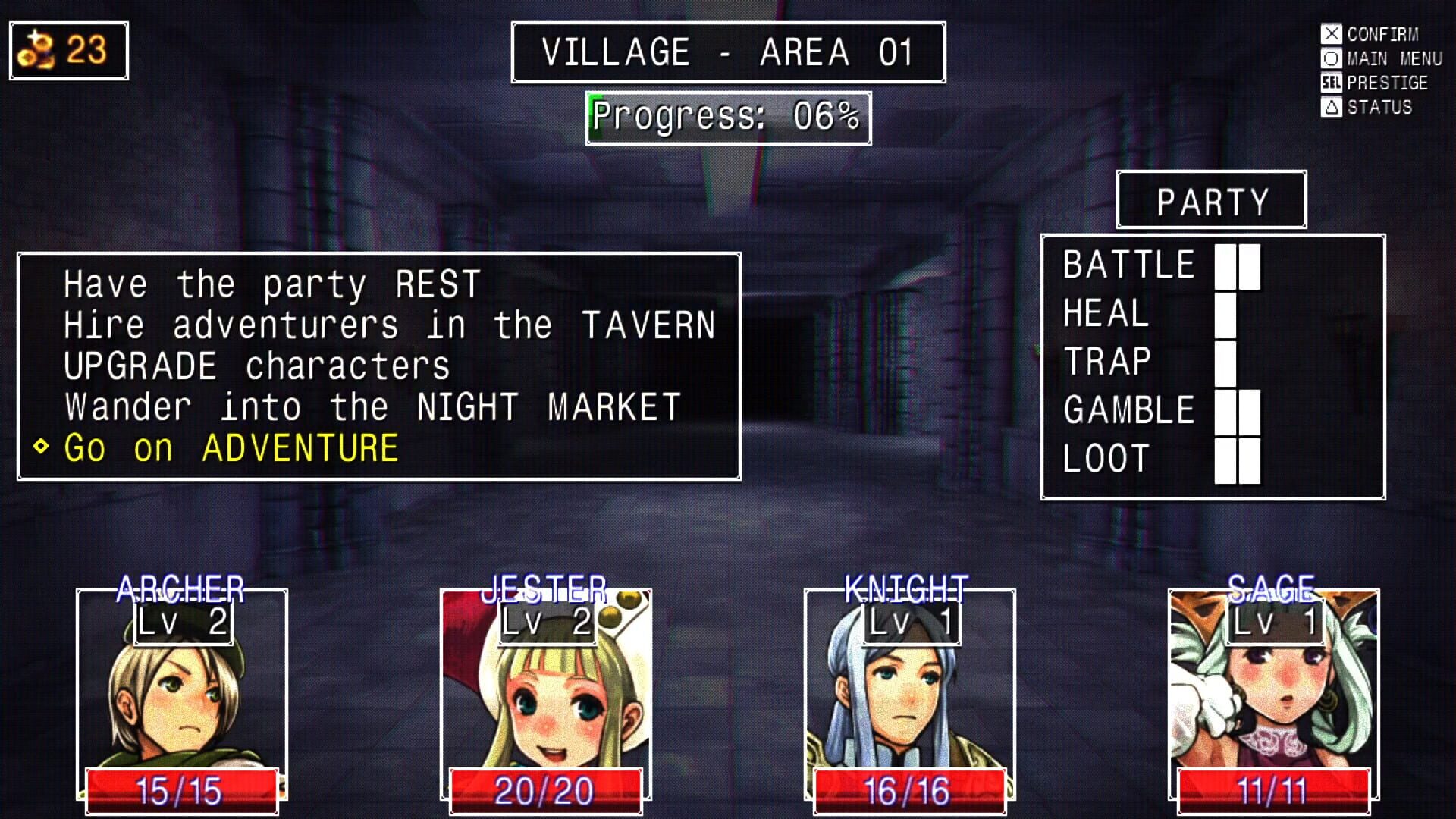The image size is (1456, 819).
Task: Select Hire adventurers in the TAVERN
Action: (389, 324)
